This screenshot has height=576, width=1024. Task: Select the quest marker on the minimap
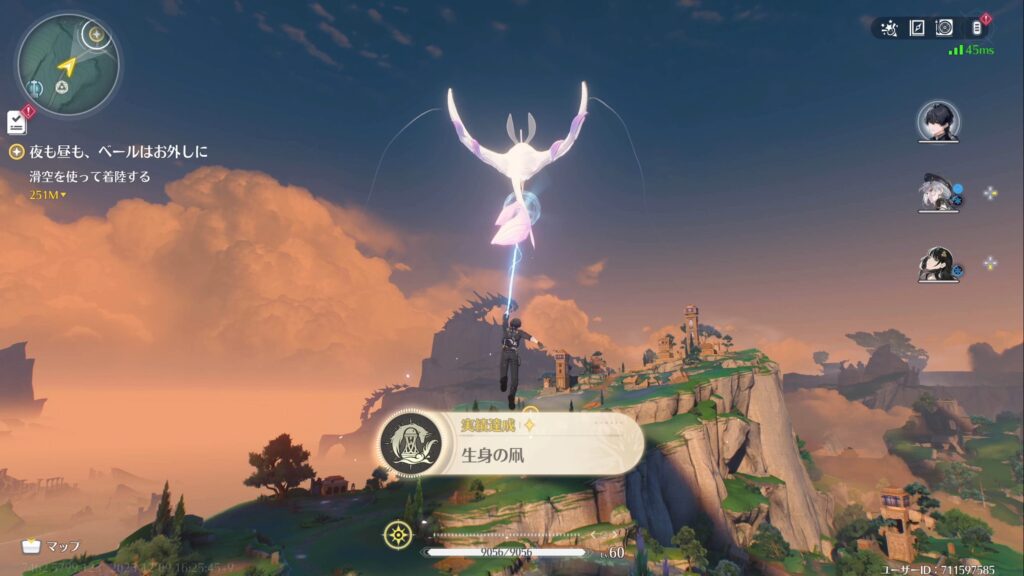(96, 35)
